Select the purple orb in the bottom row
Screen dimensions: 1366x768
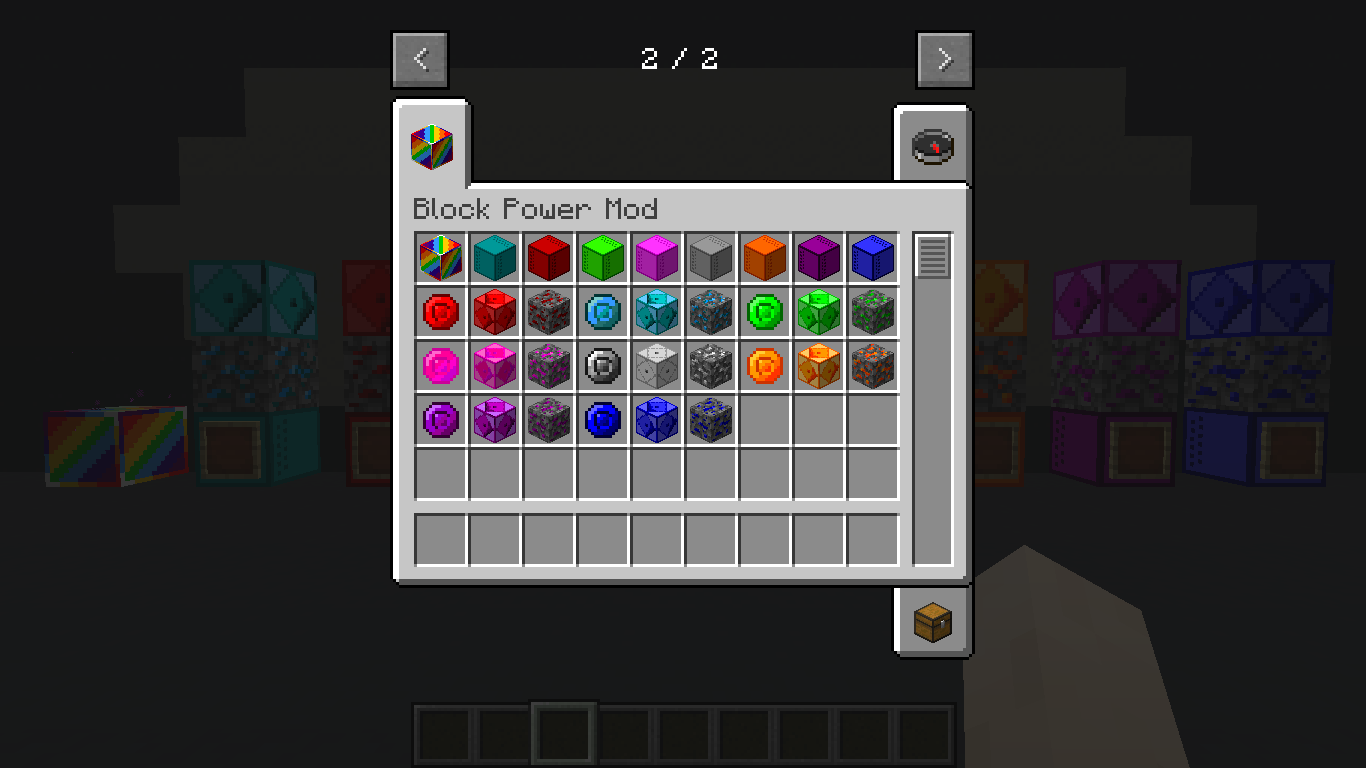pos(441,419)
